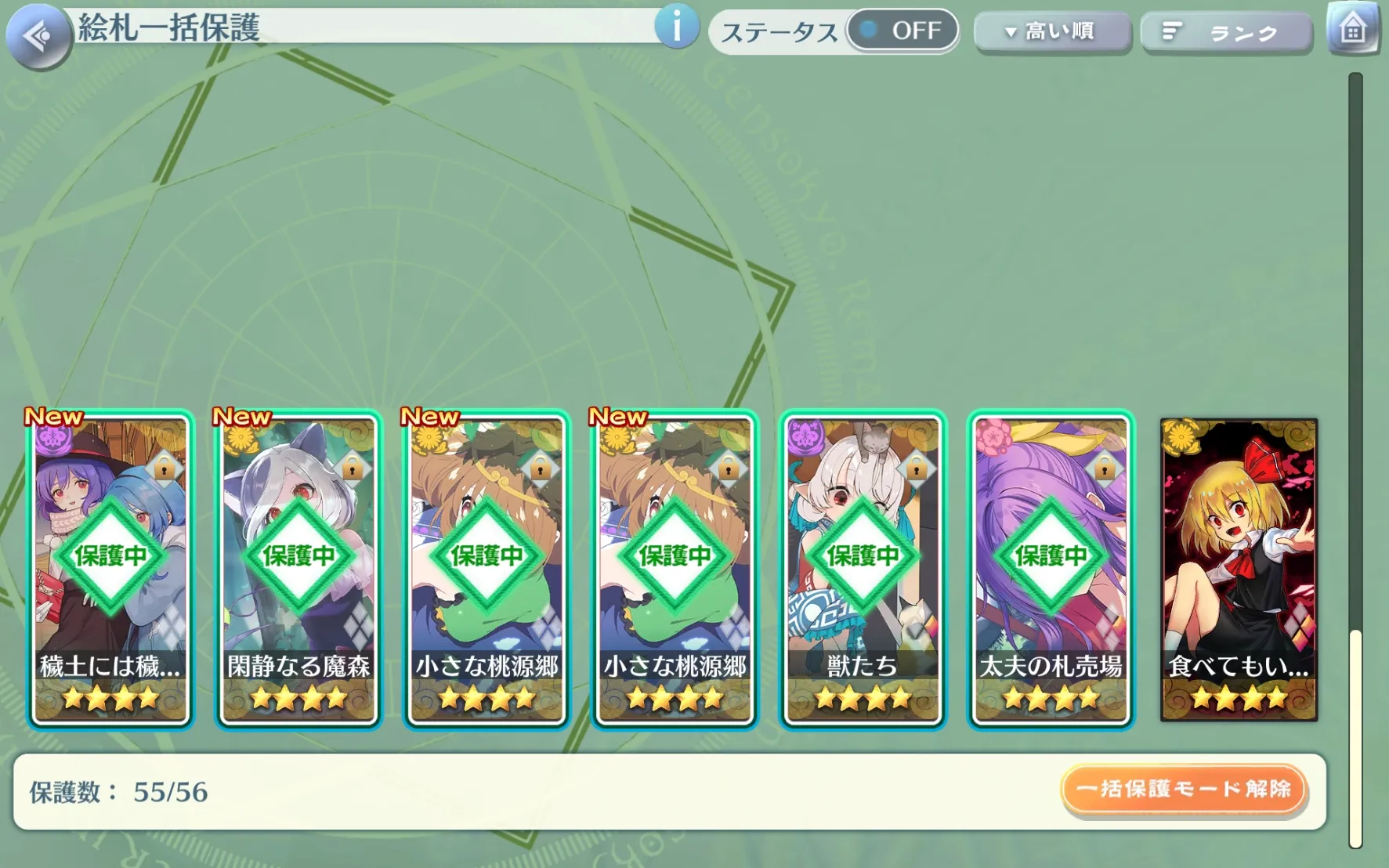Click 一括保護モード解除 to exit protect mode
Image resolution: width=1389 pixels, height=868 pixels.
click(1183, 789)
